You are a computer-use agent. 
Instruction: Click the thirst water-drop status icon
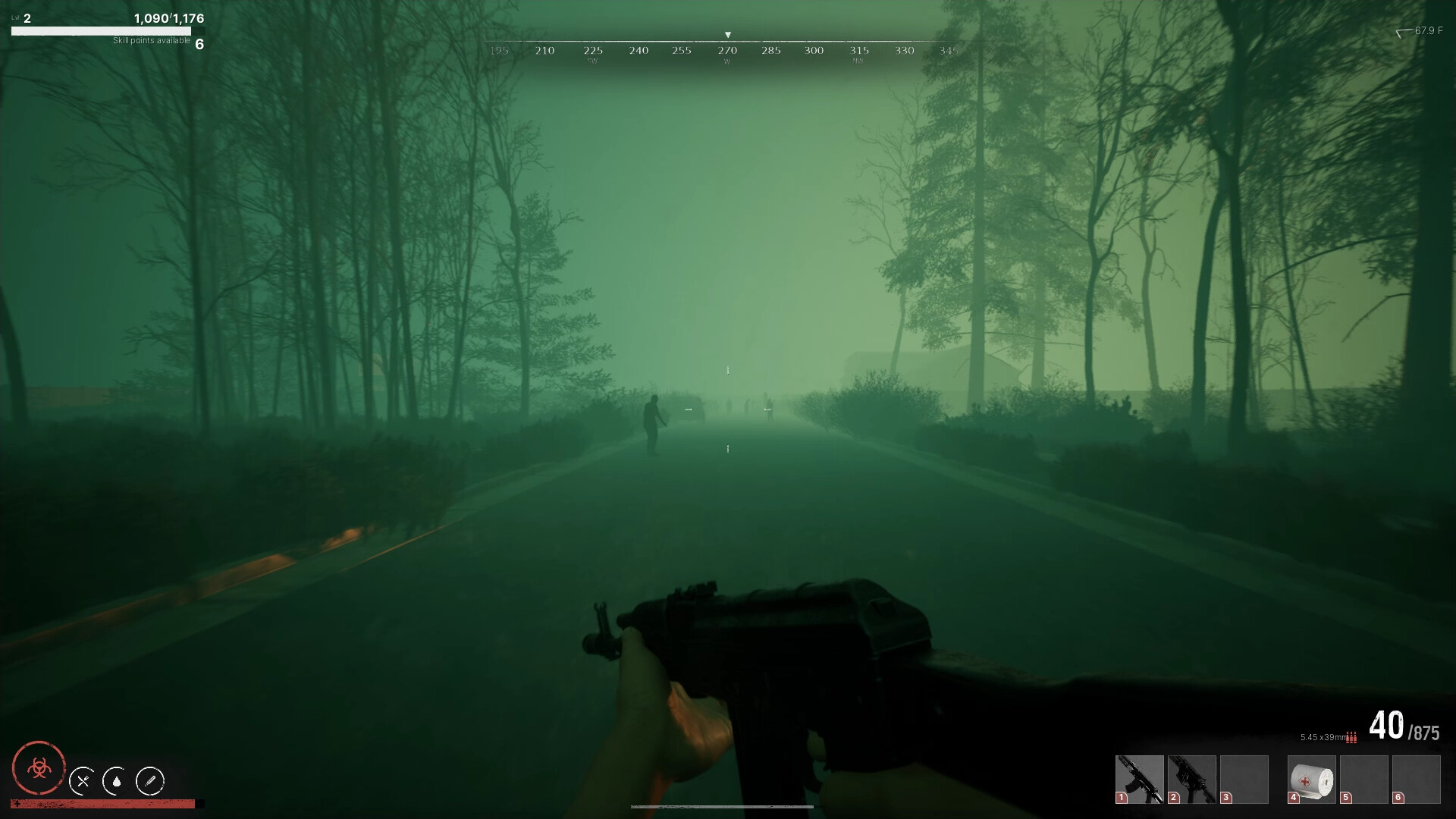[117, 782]
